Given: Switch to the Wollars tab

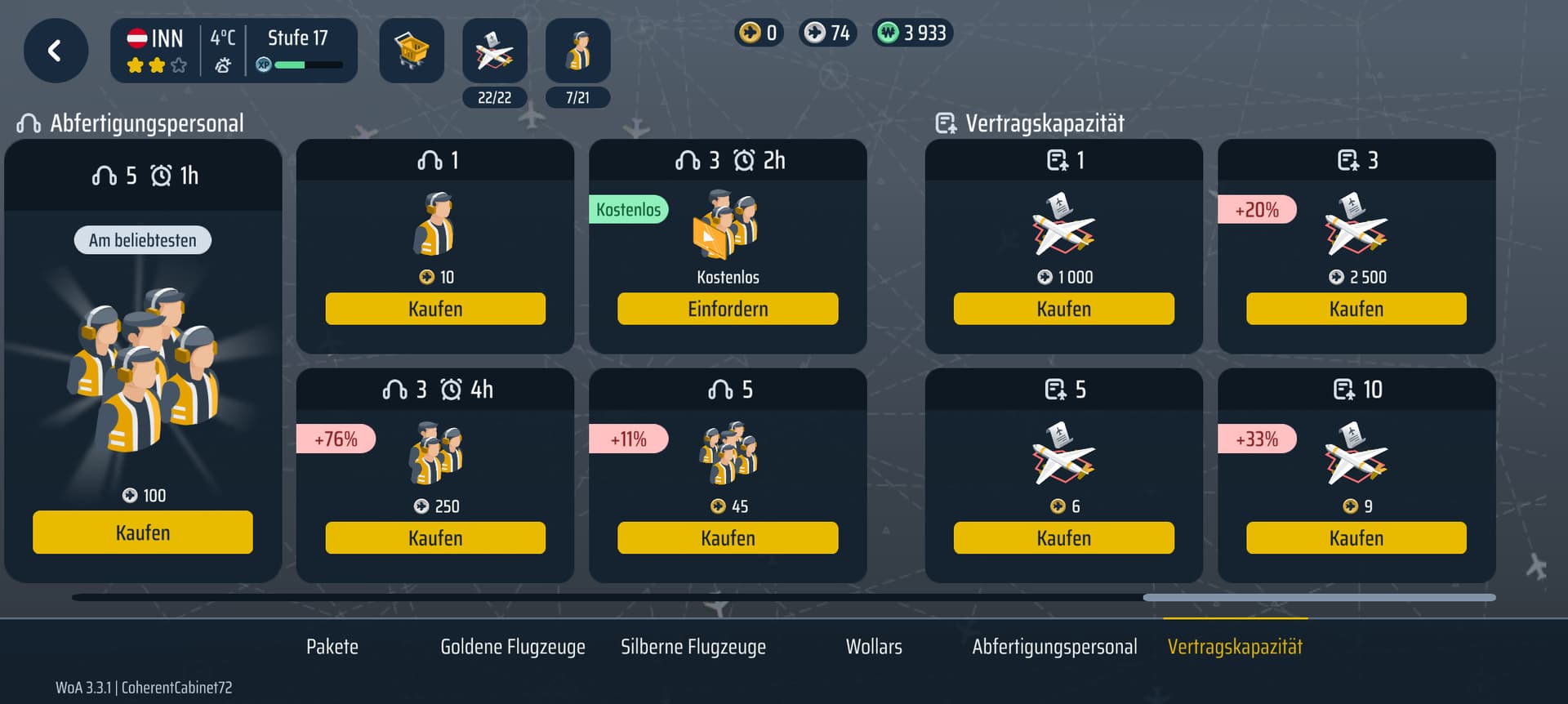Looking at the screenshot, I should 874,647.
